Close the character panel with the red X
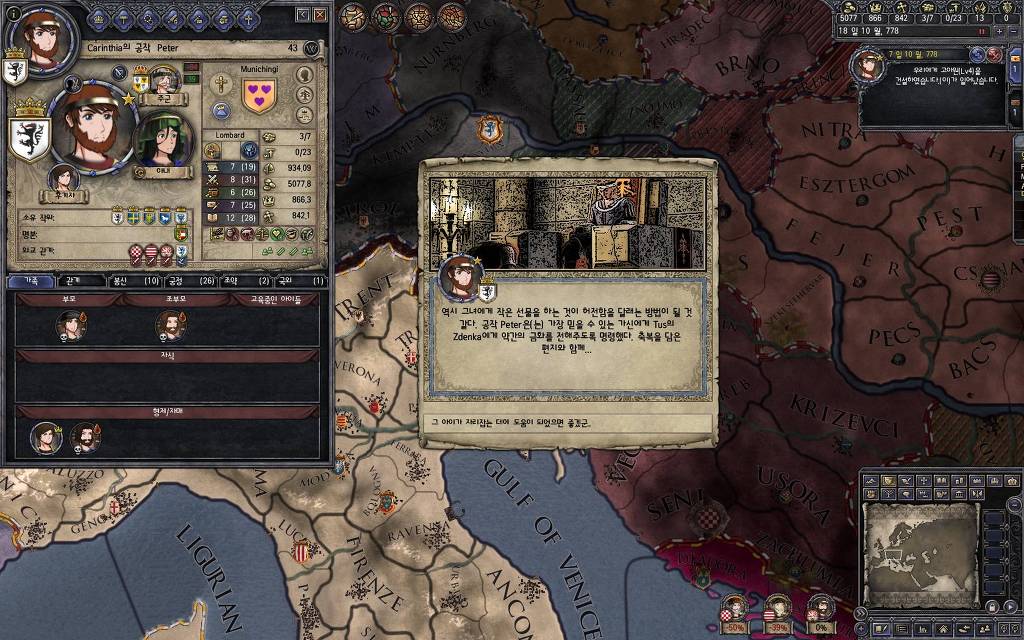The width and height of the screenshot is (1024, 640). [x=320, y=15]
